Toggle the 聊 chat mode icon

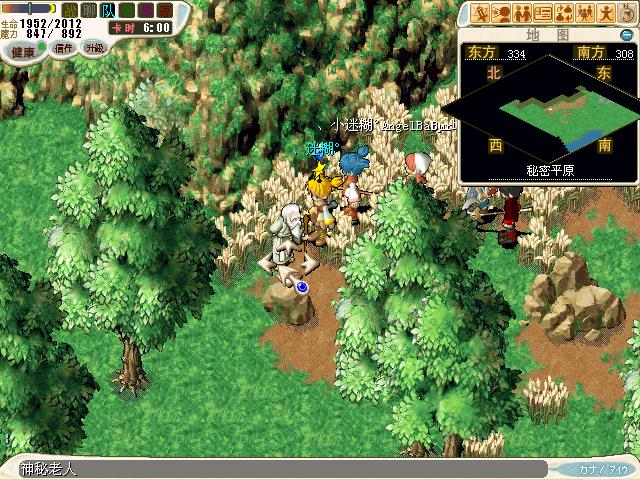coord(88,10)
